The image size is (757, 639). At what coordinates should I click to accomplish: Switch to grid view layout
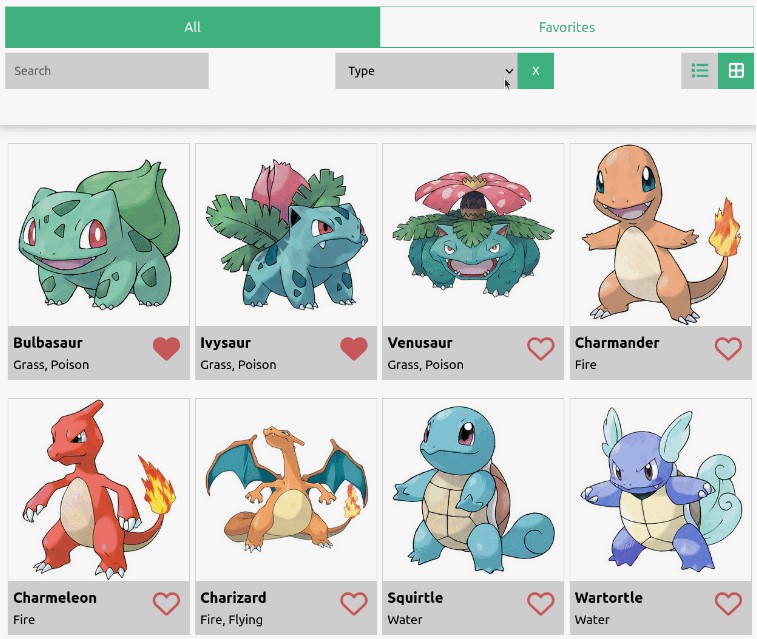click(736, 71)
